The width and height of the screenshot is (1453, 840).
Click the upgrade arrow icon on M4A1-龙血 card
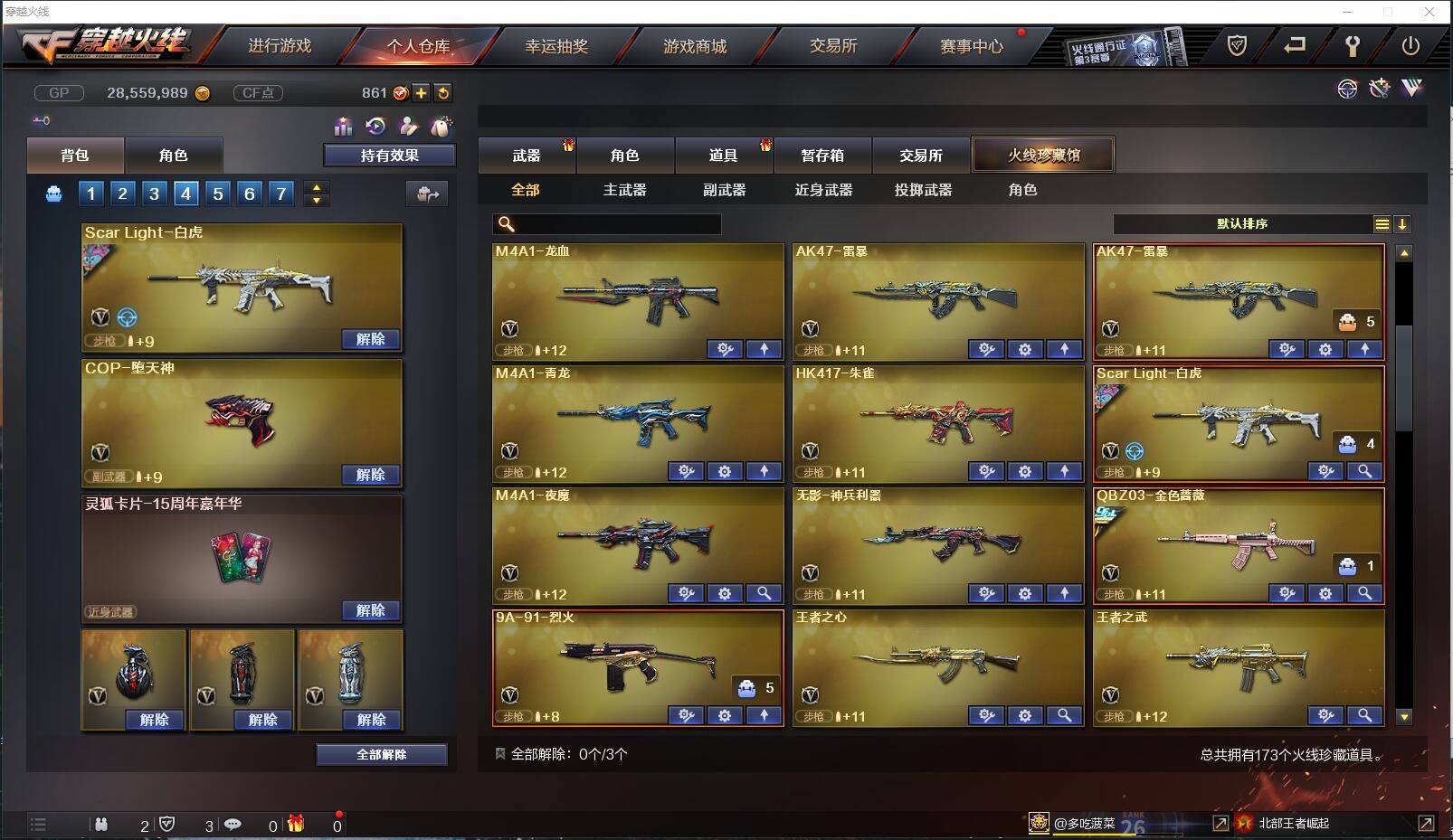[x=764, y=349]
